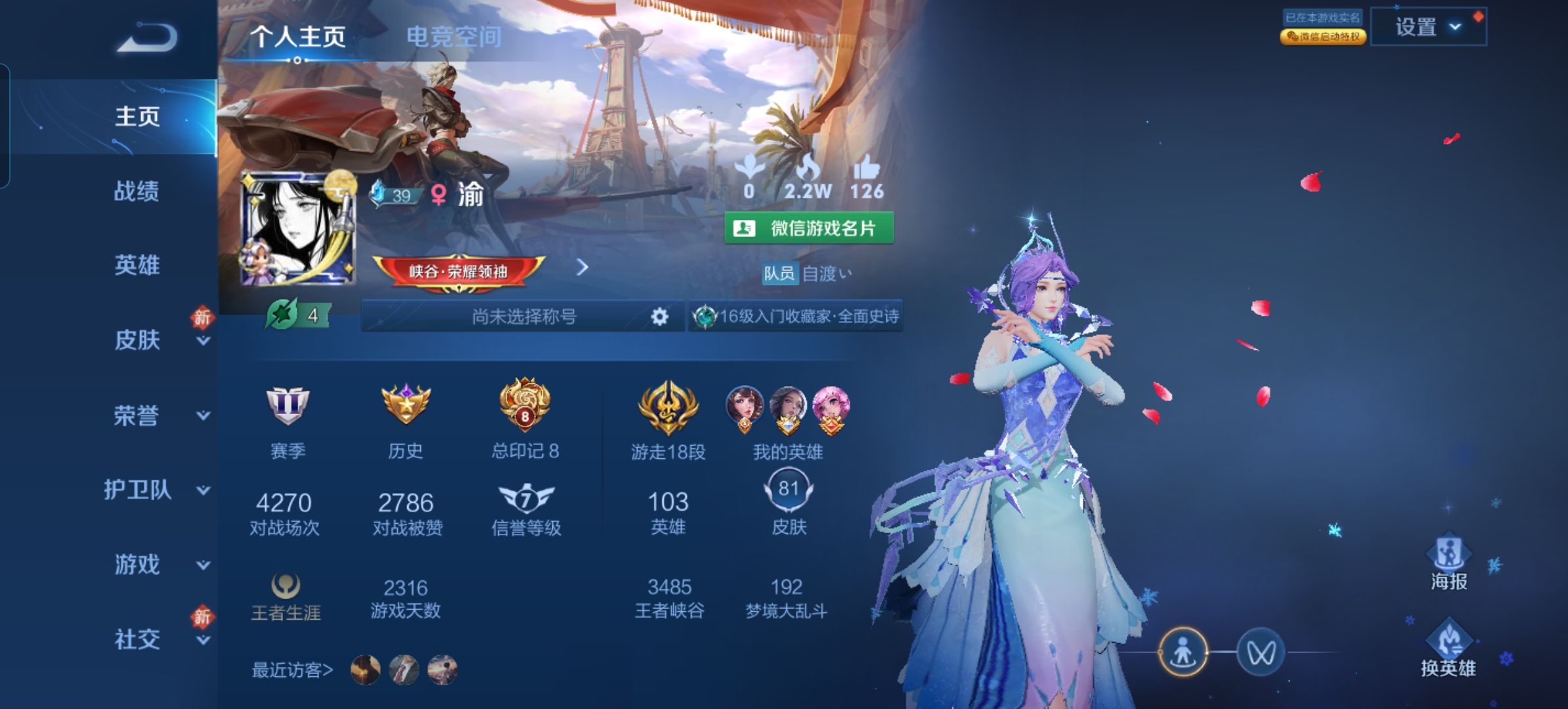Go back using the return arrow

(148, 37)
